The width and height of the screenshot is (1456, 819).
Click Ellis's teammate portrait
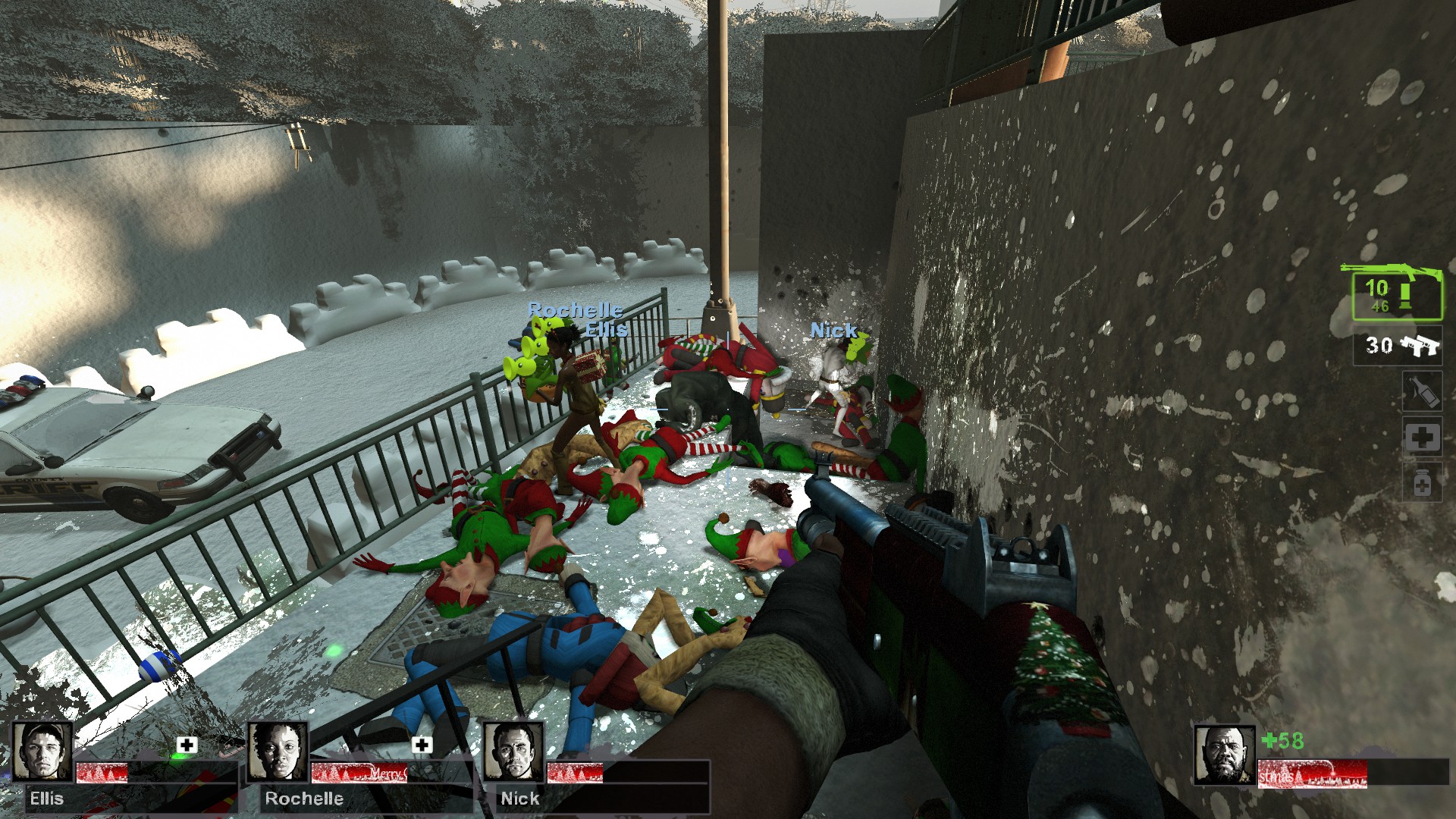tap(43, 751)
